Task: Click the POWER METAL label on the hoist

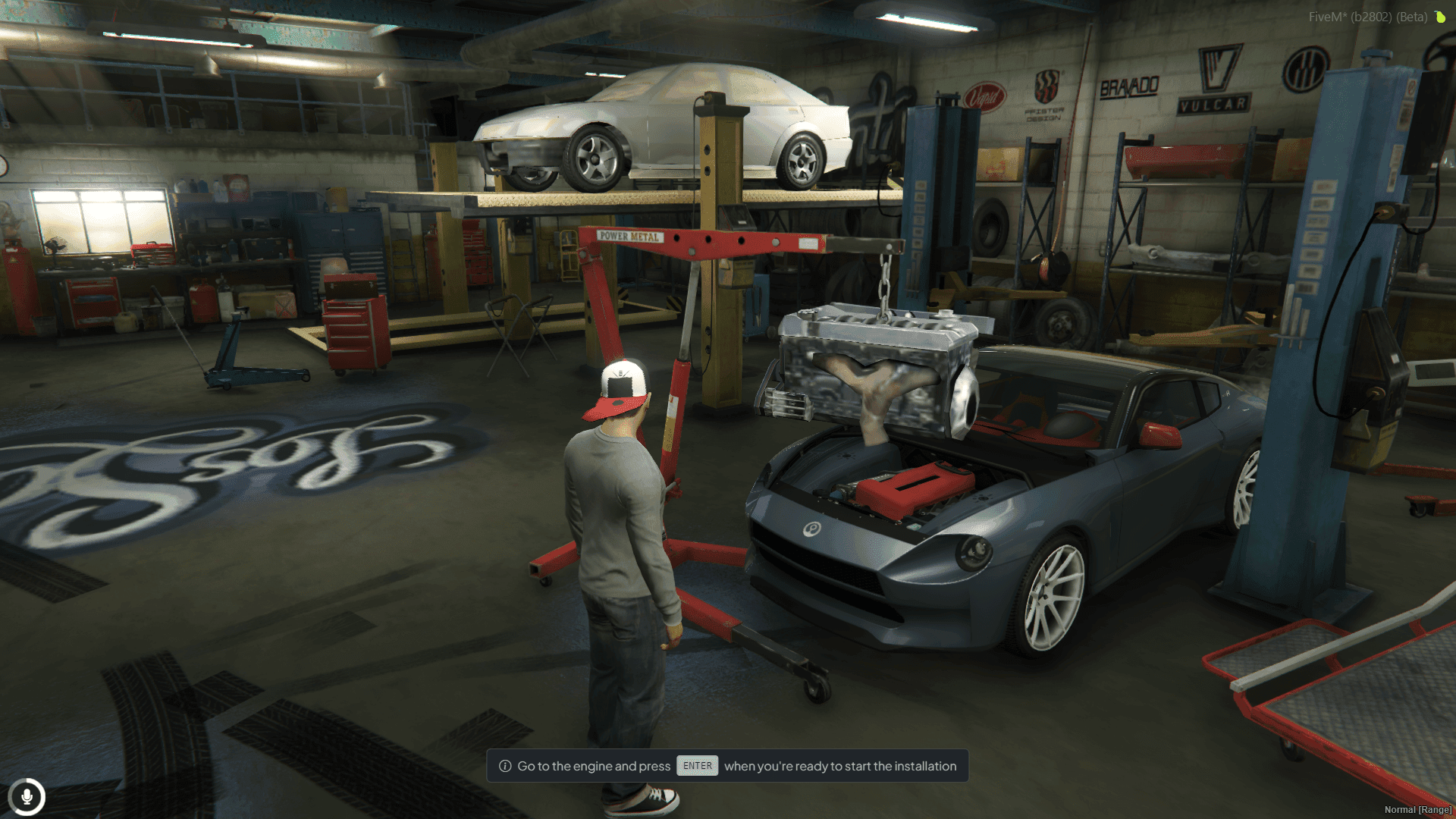Action: click(629, 237)
